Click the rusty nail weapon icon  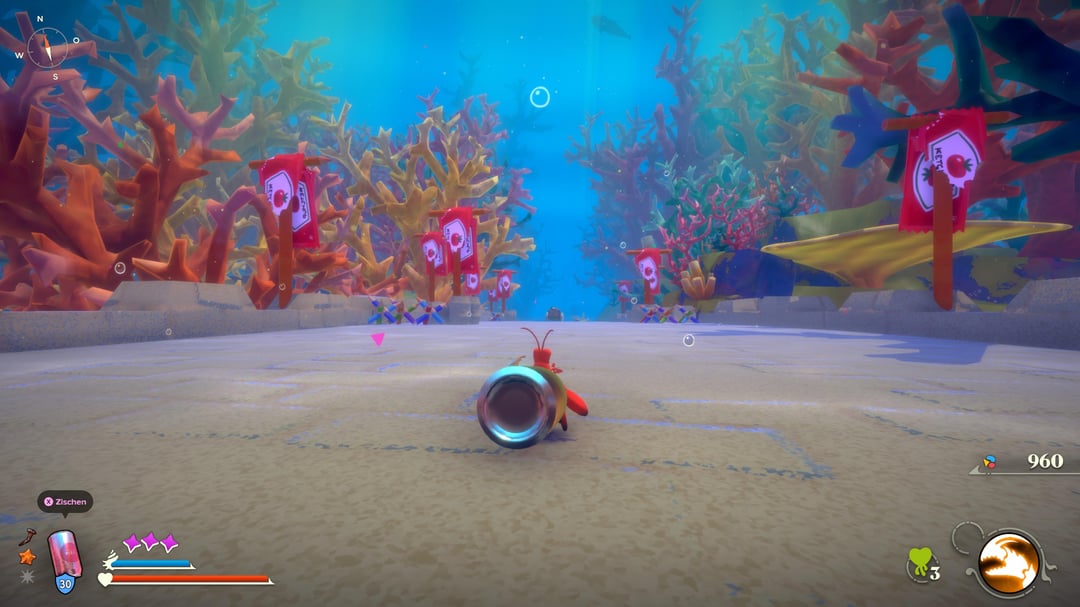[x=27, y=537]
